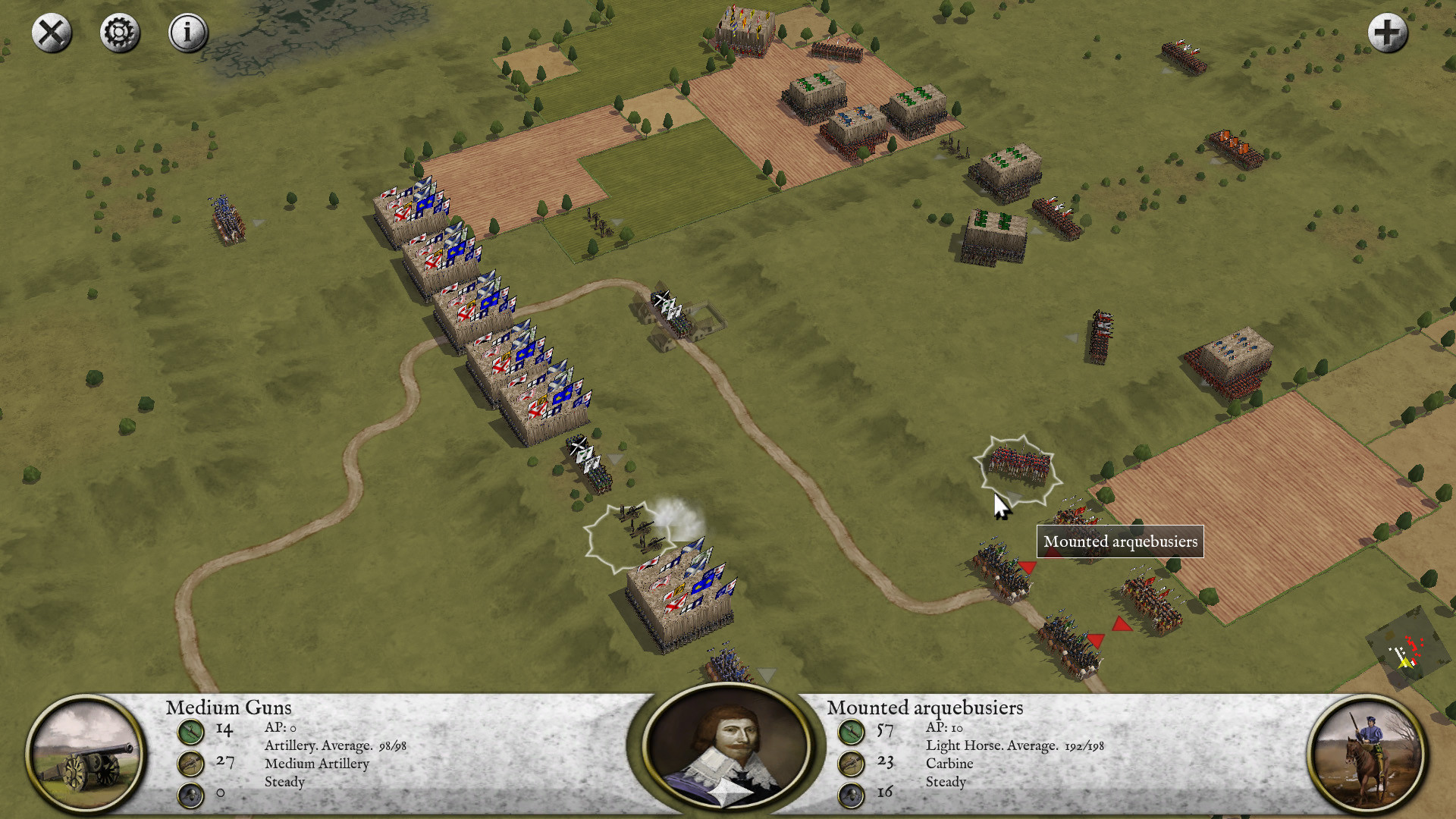The width and height of the screenshot is (1456, 819).
Task: Click the Mounted arquebusiers tooltip label
Action: [1121, 541]
